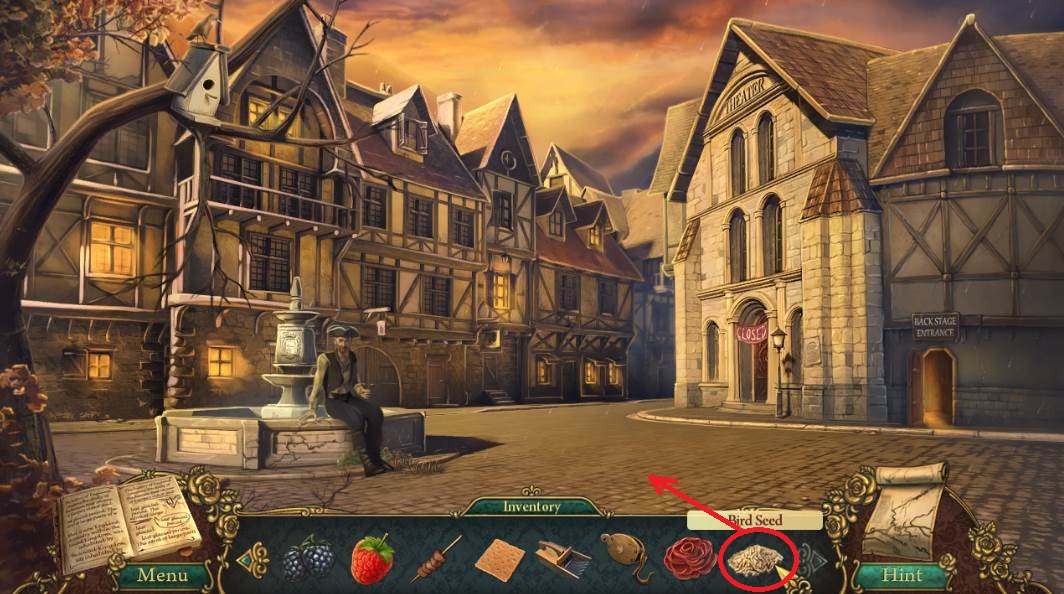The width and height of the screenshot is (1064, 594).
Task: Ask for a Hint
Action: (x=902, y=575)
